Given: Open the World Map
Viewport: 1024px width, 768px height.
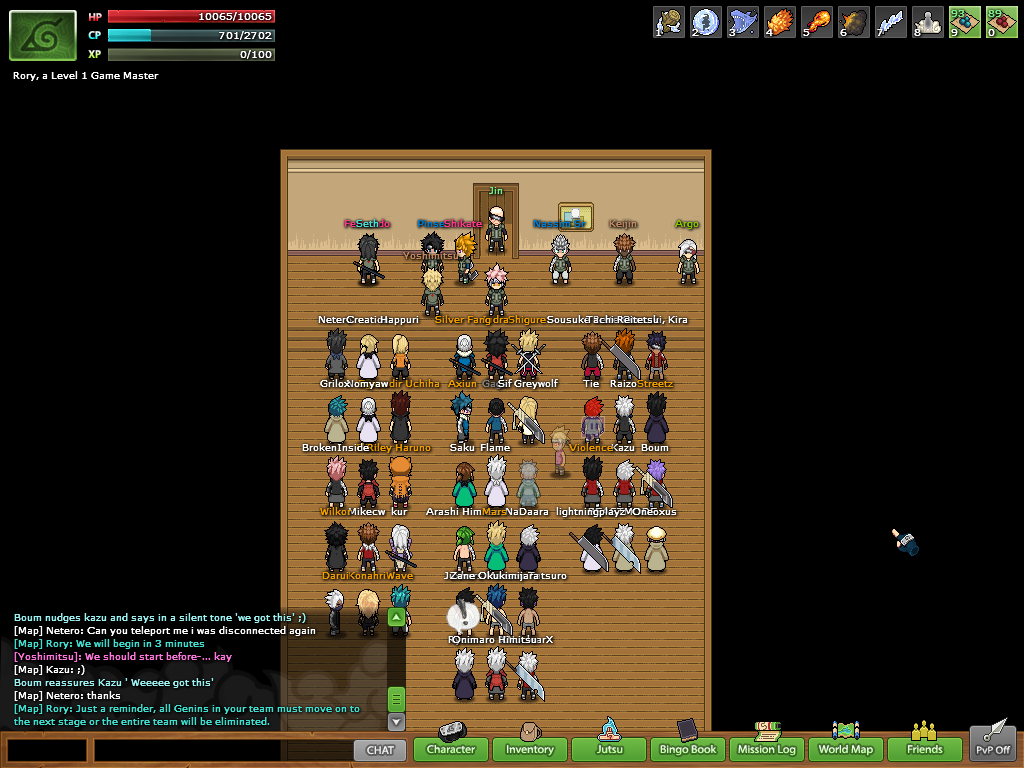Looking at the screenshot, I should tap(846, 749).
